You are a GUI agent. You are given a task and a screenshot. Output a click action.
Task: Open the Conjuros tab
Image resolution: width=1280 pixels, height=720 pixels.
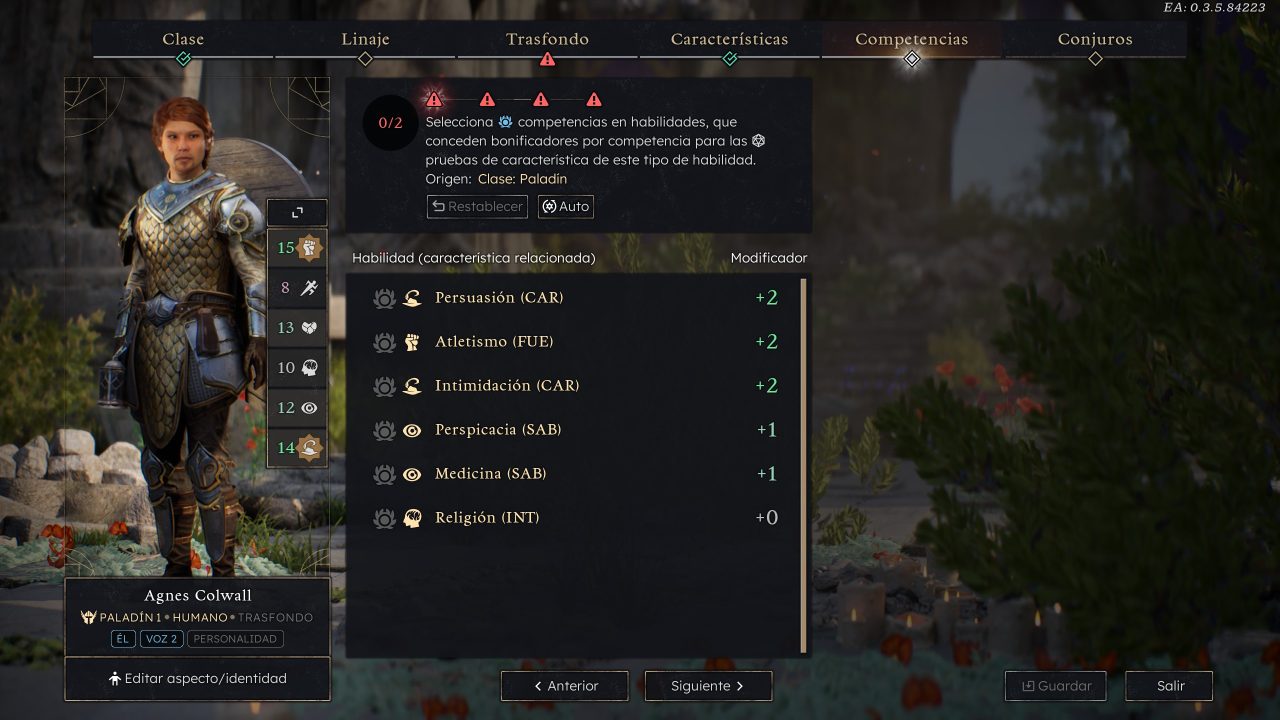(x=1095, y=40)
